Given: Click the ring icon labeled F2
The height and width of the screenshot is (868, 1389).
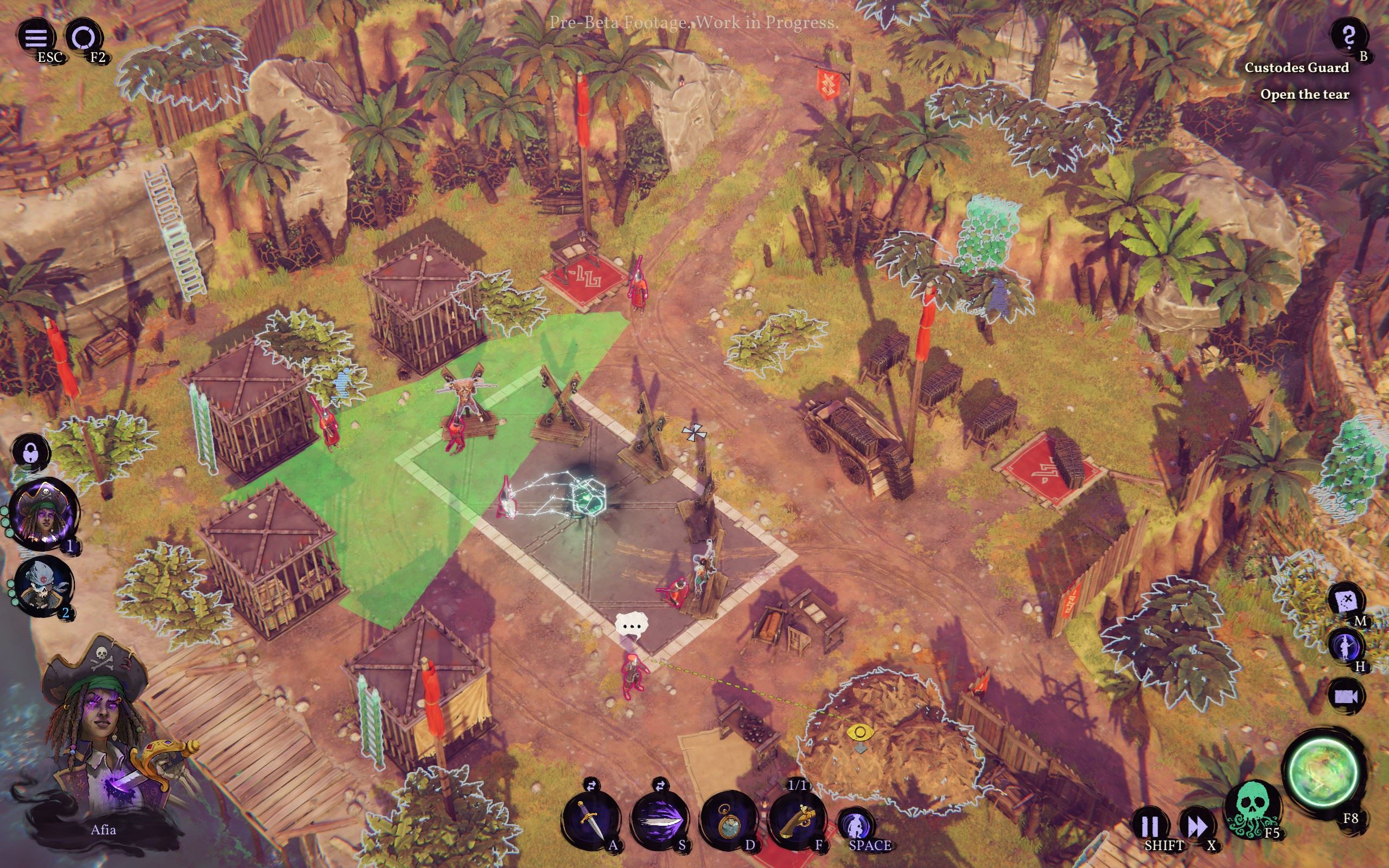Looking at the screenshot, I should pyautogui.click(x=84, y=38).
